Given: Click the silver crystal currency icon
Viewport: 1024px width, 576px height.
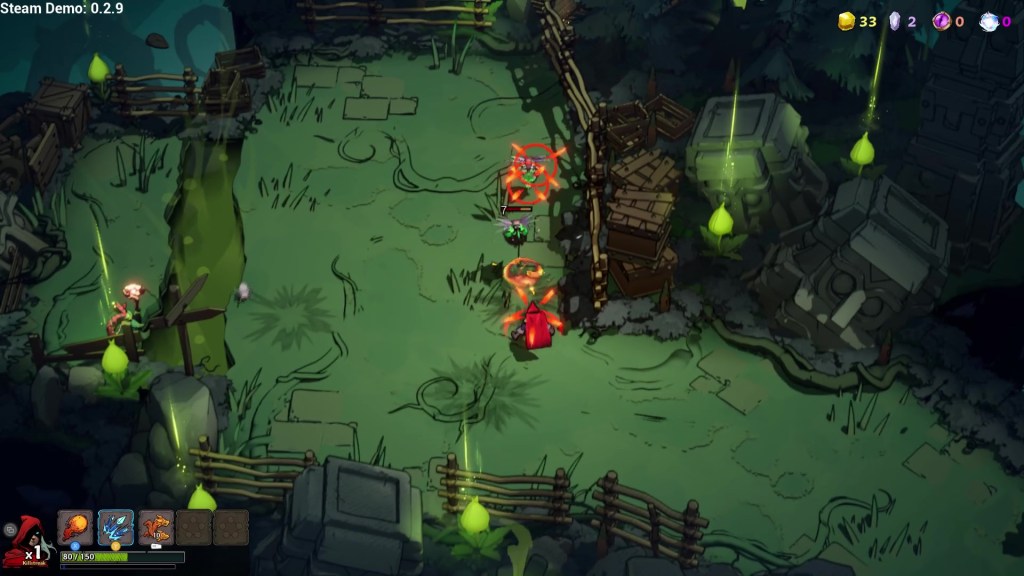Looking at the screenshot, I should [895, 21].
